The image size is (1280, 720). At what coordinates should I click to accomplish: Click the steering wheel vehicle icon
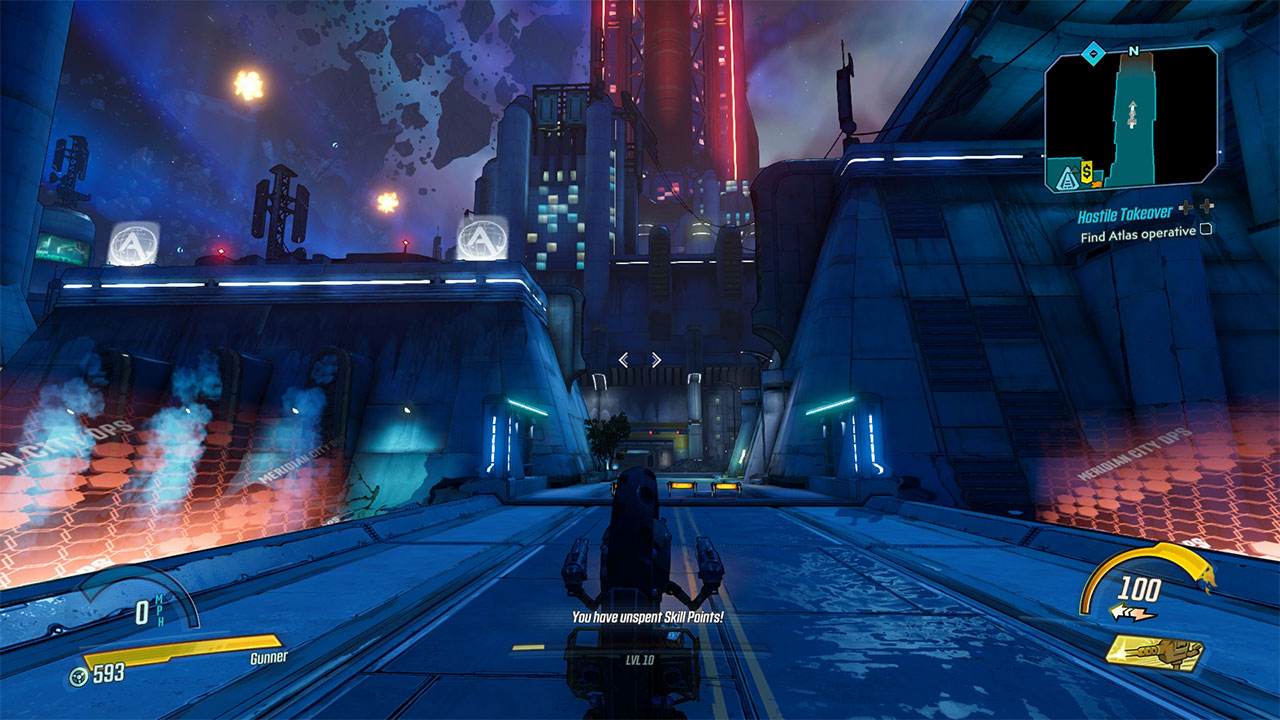(76, 675)
